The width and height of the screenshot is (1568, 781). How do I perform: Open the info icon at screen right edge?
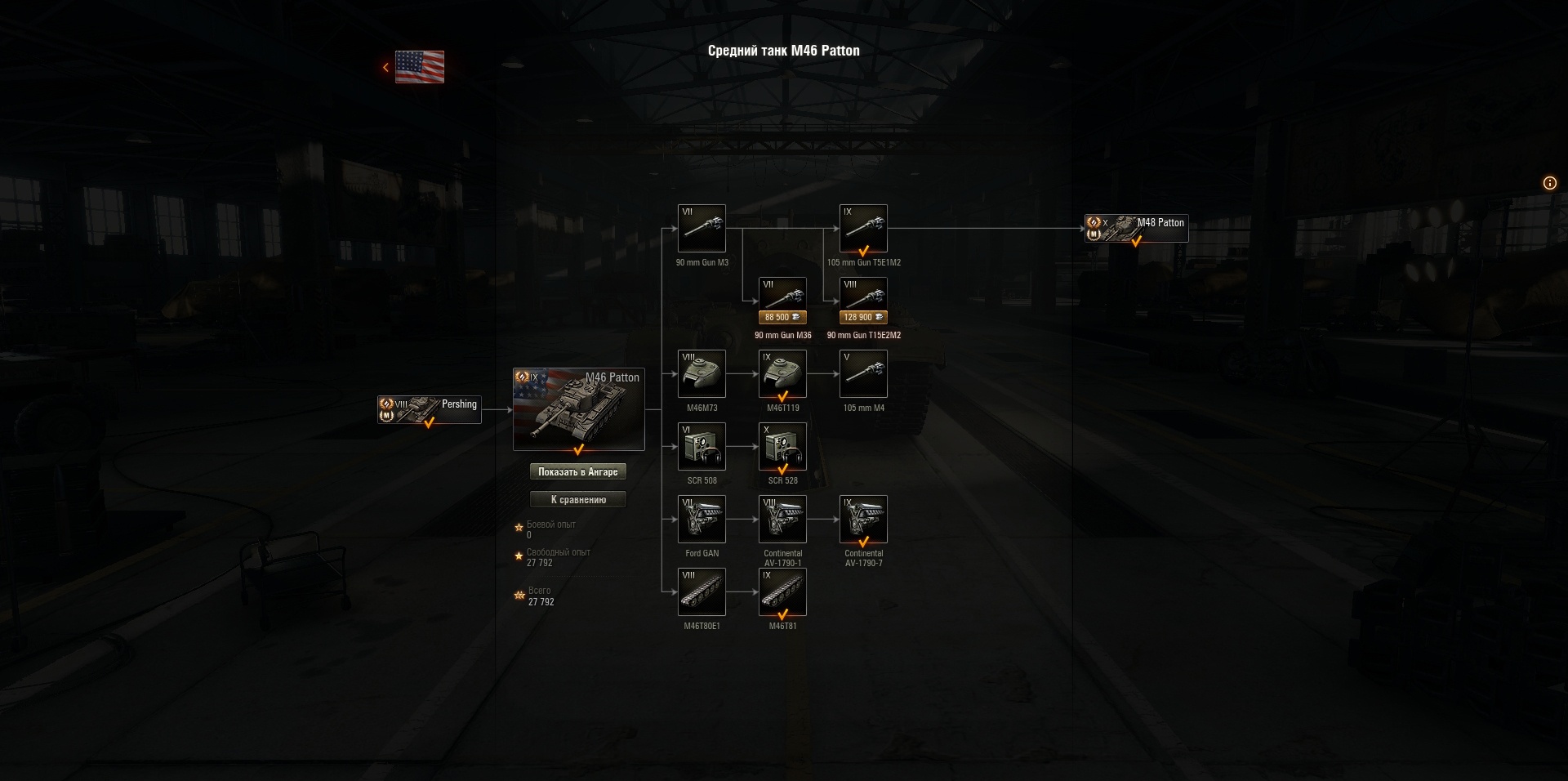click(1549, 183)
